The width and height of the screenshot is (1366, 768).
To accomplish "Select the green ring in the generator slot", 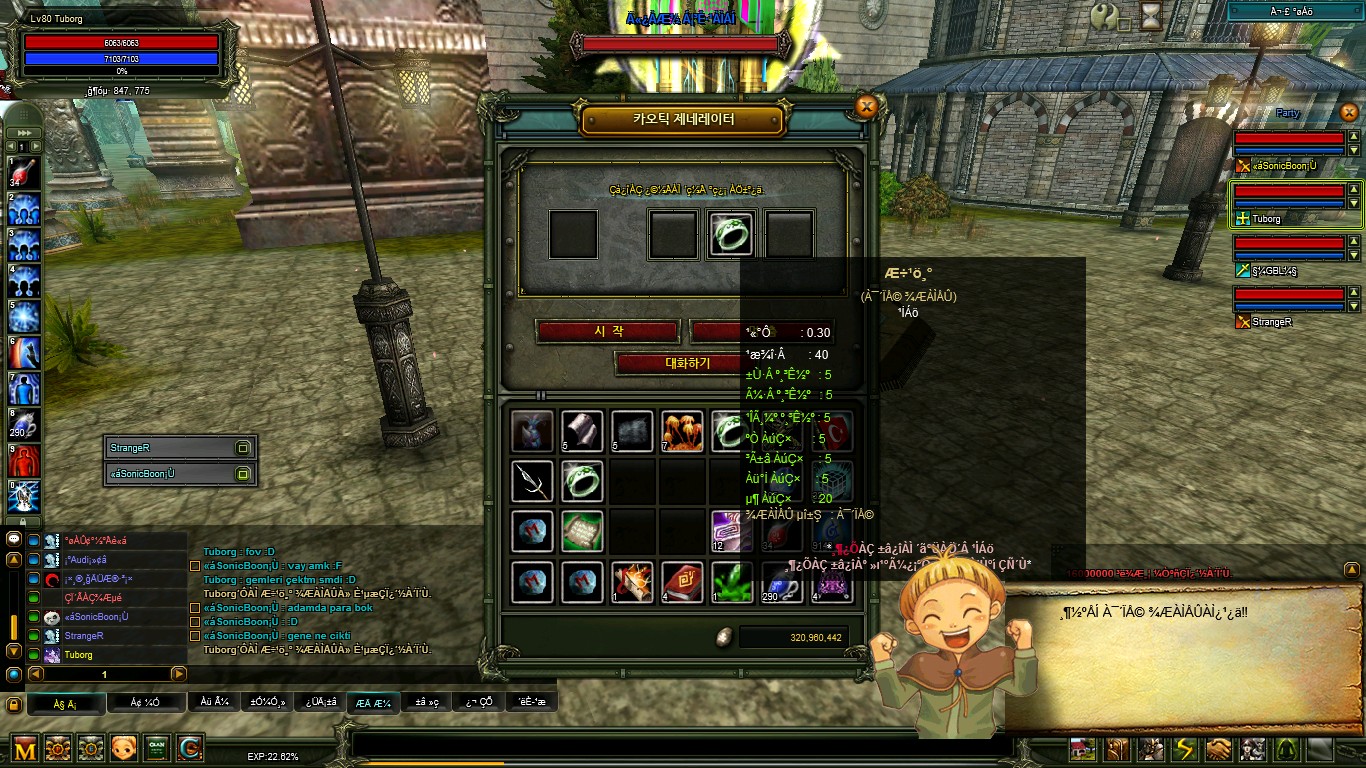I will [731, 234].
